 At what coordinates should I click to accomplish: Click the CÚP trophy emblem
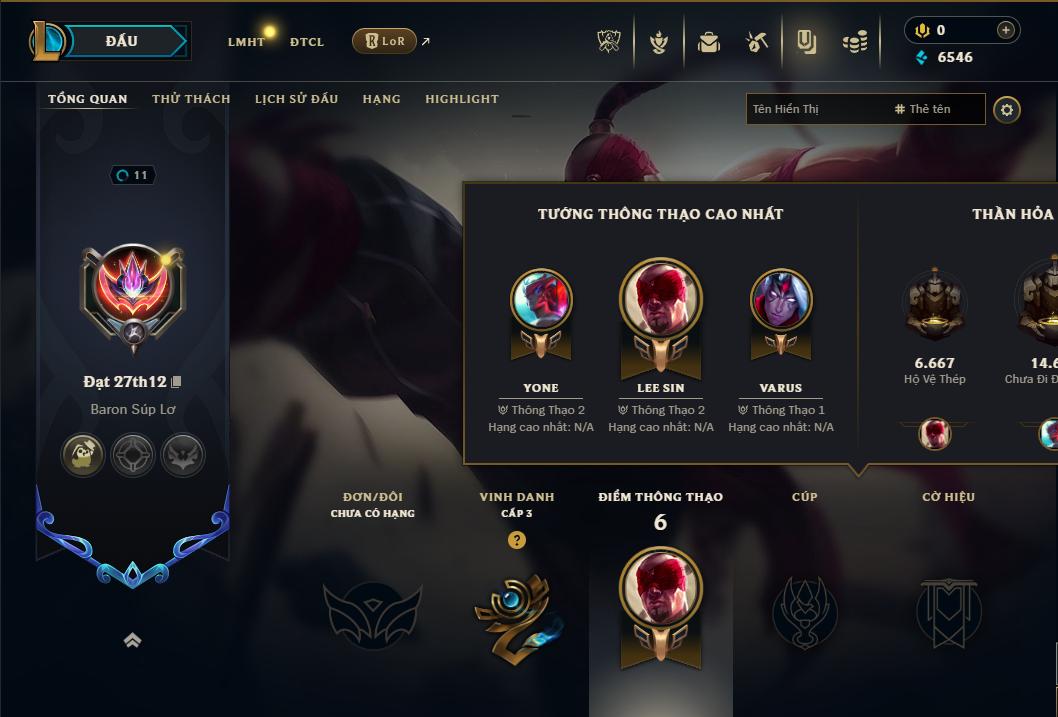[x=804, y=612]
